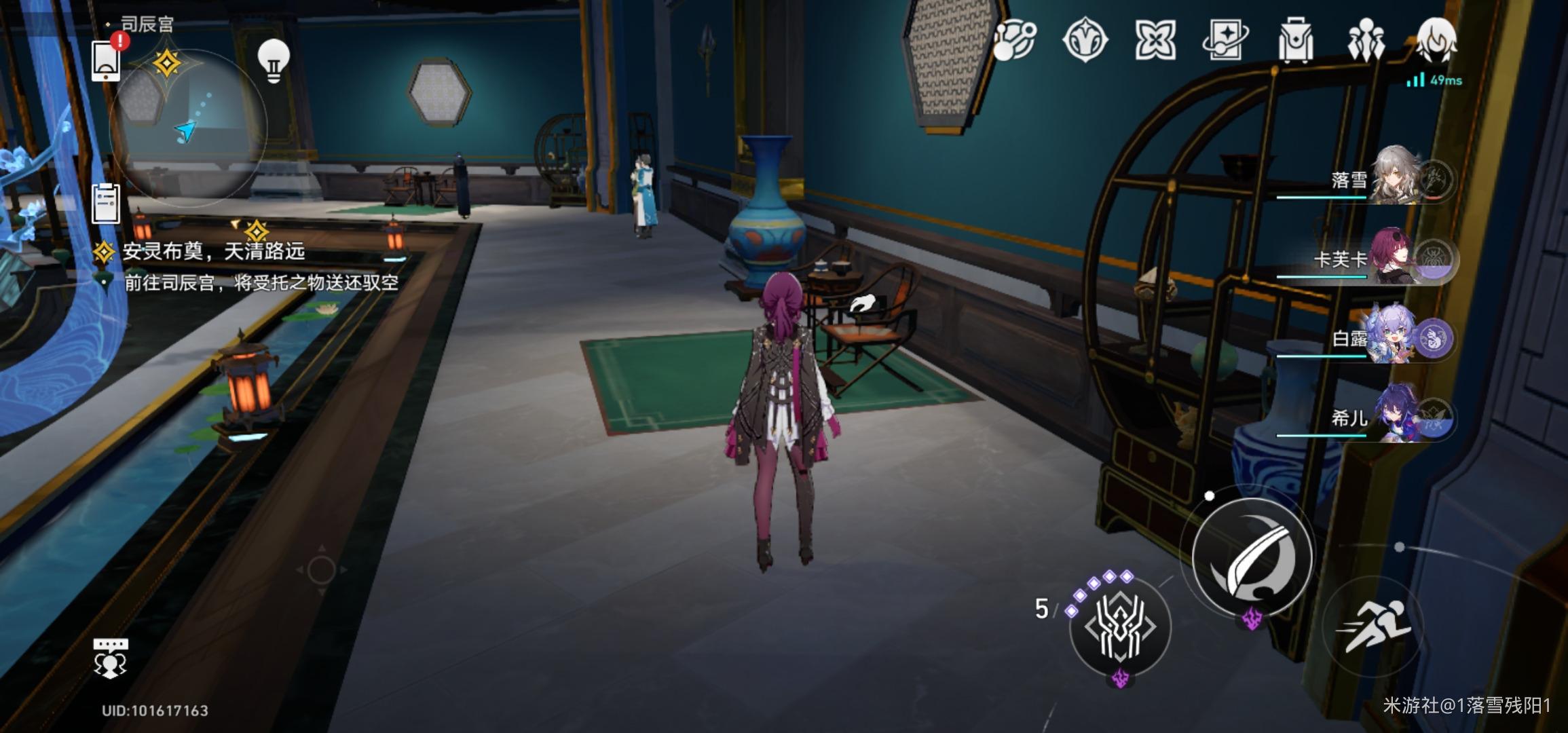Open the orbit-shaped icon in top bar

coord(1014,40)
